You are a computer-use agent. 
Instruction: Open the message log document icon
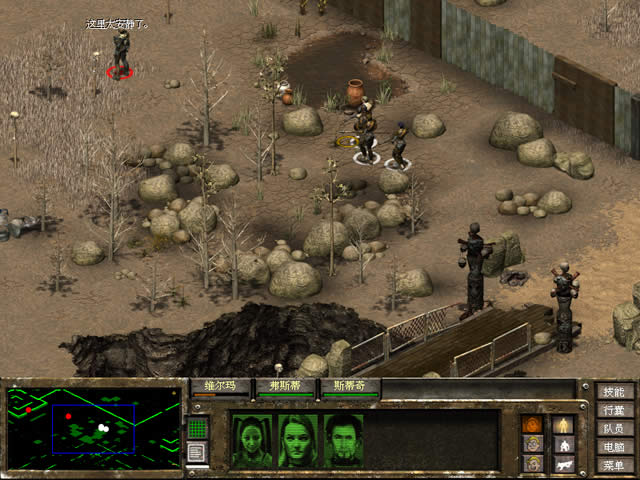pyautogui.click(x=197, y=453)
